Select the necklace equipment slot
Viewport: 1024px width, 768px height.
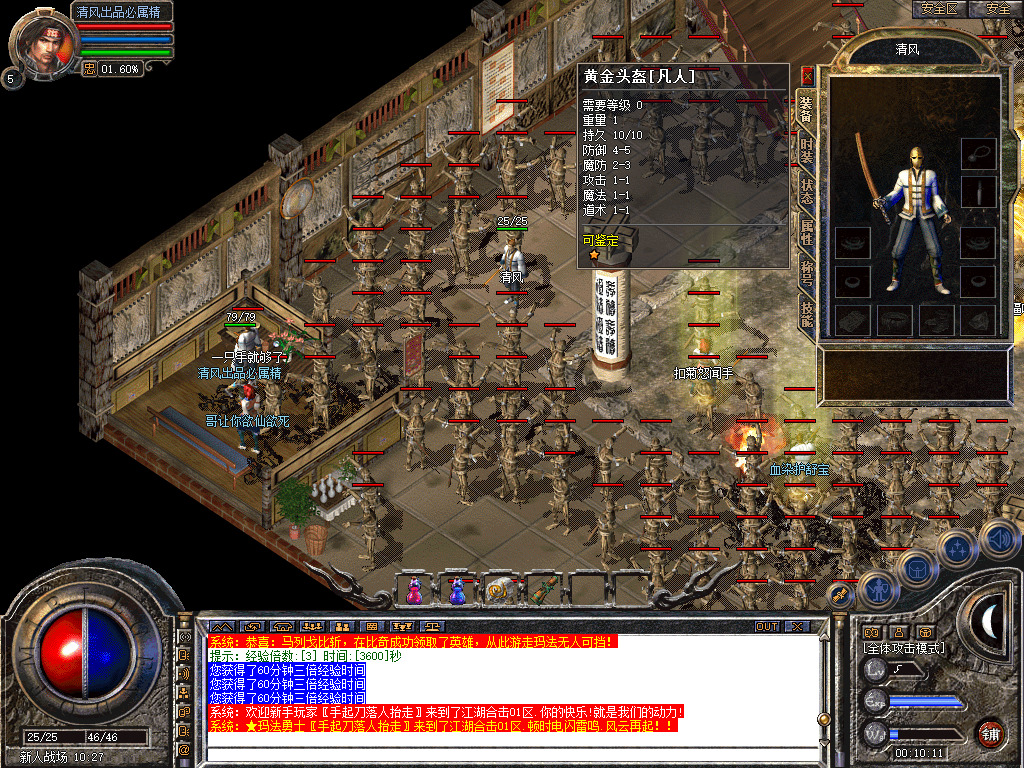pyautogui.click(x=978, y=154)
